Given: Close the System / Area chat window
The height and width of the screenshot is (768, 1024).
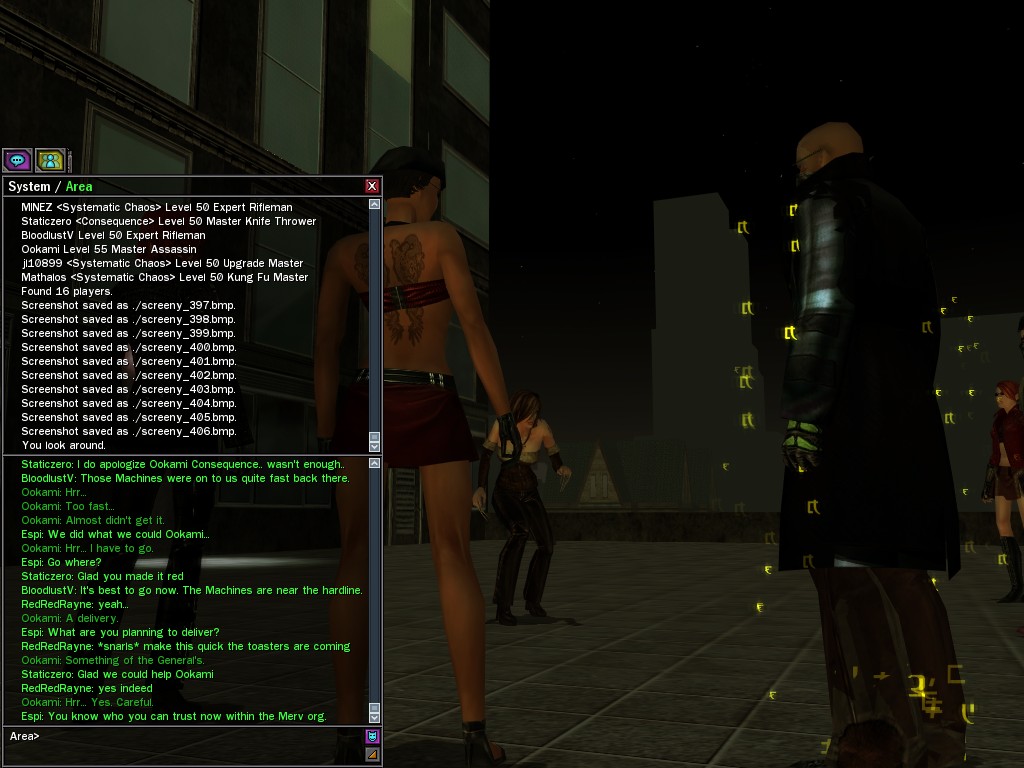Looking at the screenshot, I should 372,186.
